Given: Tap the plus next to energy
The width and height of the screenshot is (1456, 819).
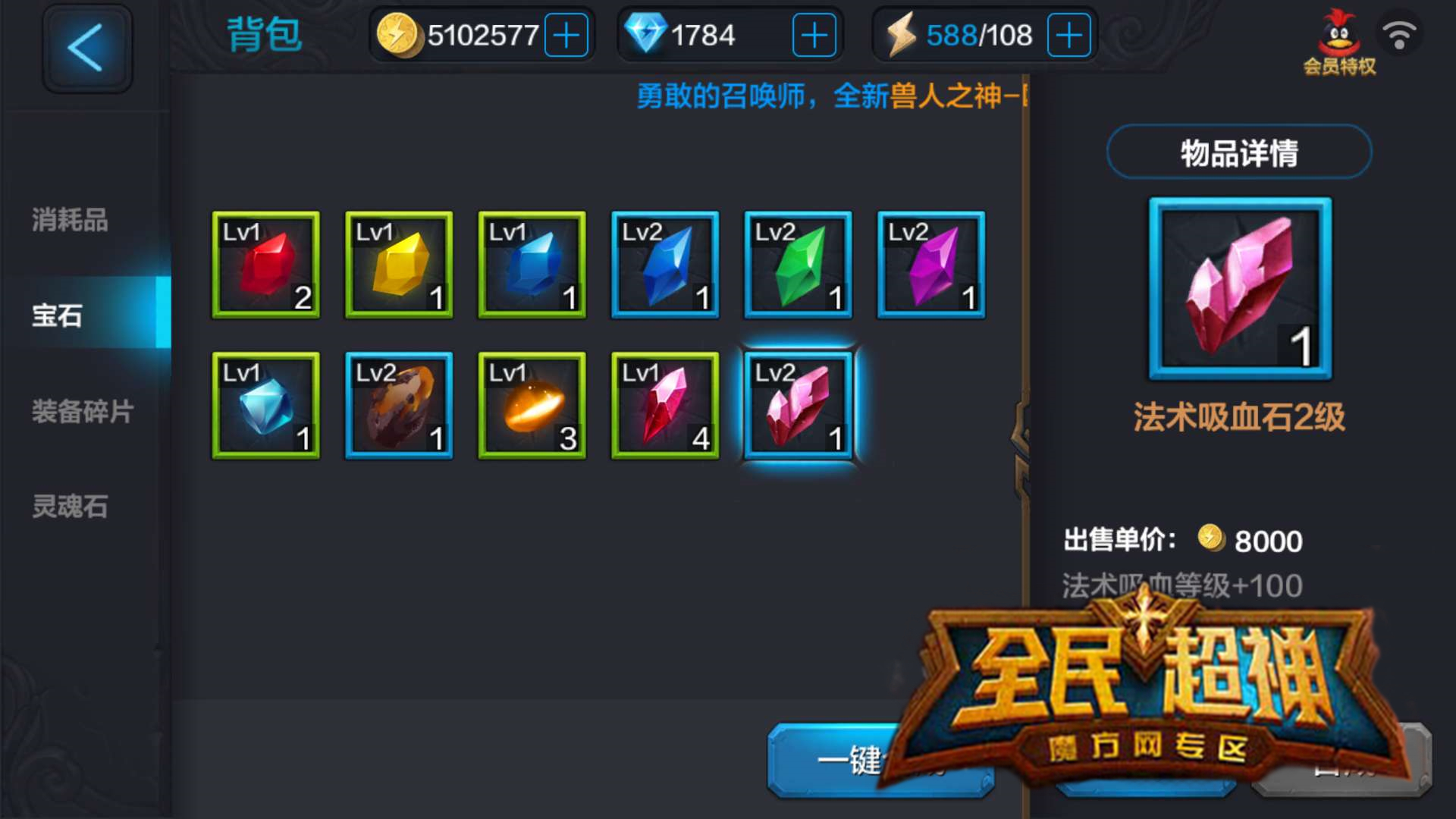Looking at the screenshot, I should [1068, 33].
